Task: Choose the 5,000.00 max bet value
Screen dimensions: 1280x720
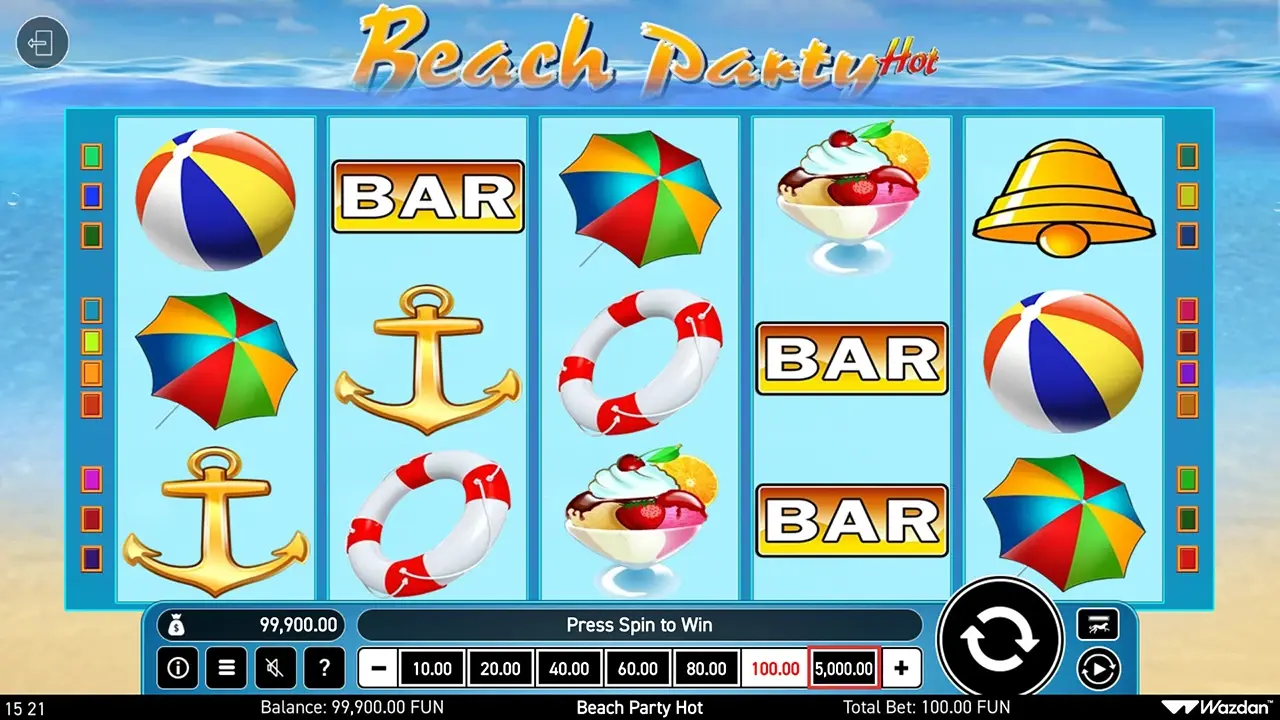Action: (x=844, y=668)
